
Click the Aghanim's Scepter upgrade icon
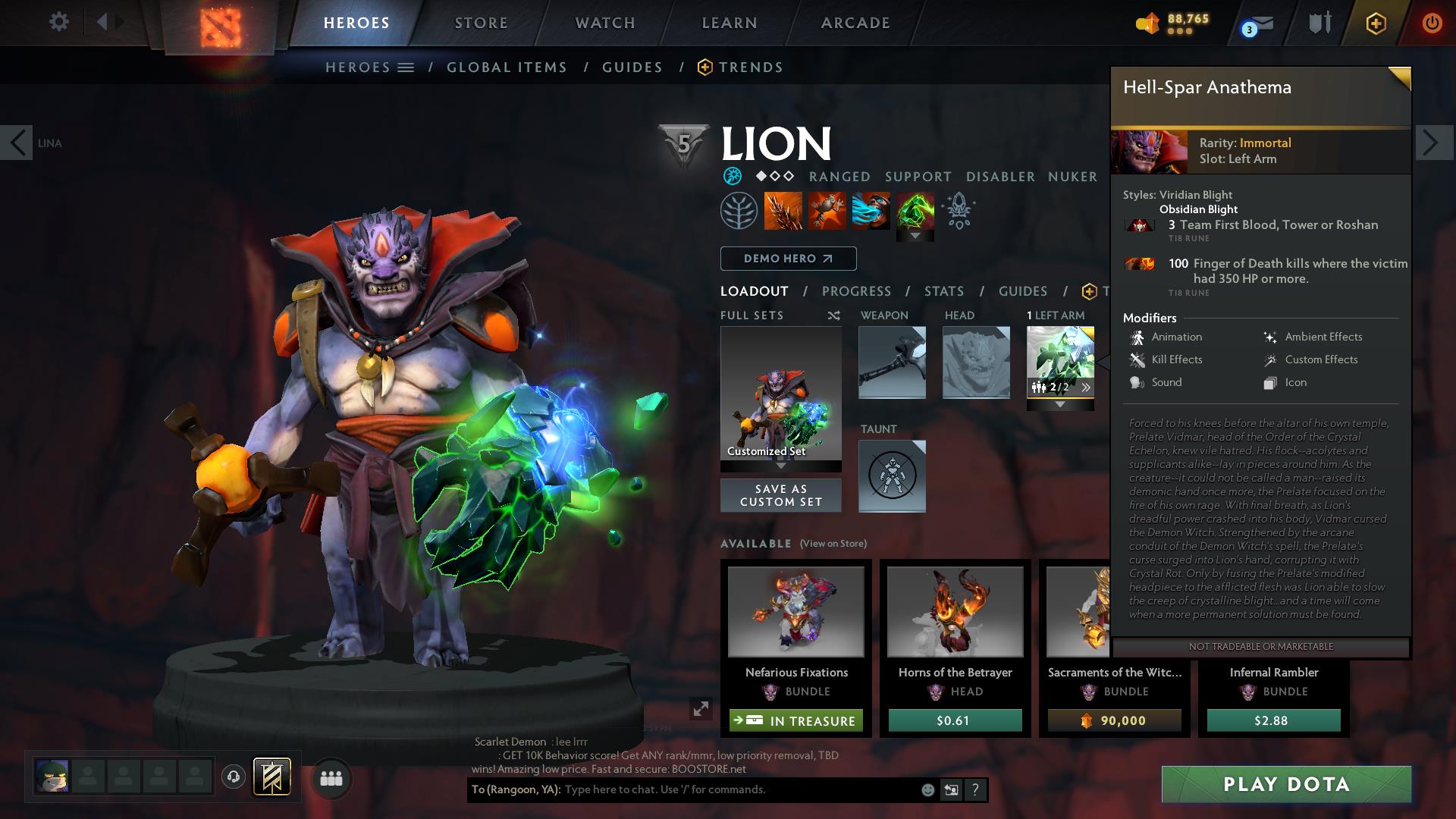coord(957,211)
